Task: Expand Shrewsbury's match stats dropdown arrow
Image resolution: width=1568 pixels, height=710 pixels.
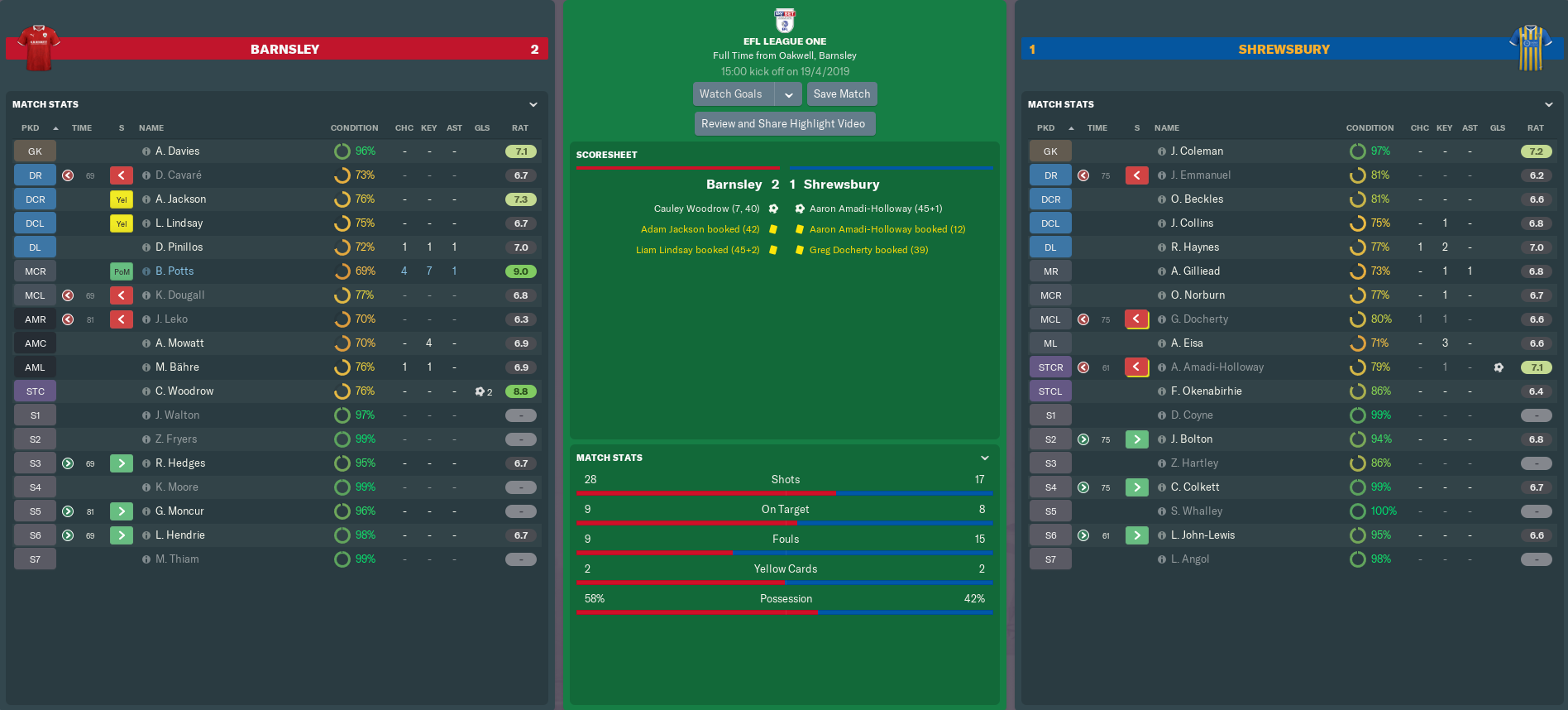Action: pos(1549,105)
